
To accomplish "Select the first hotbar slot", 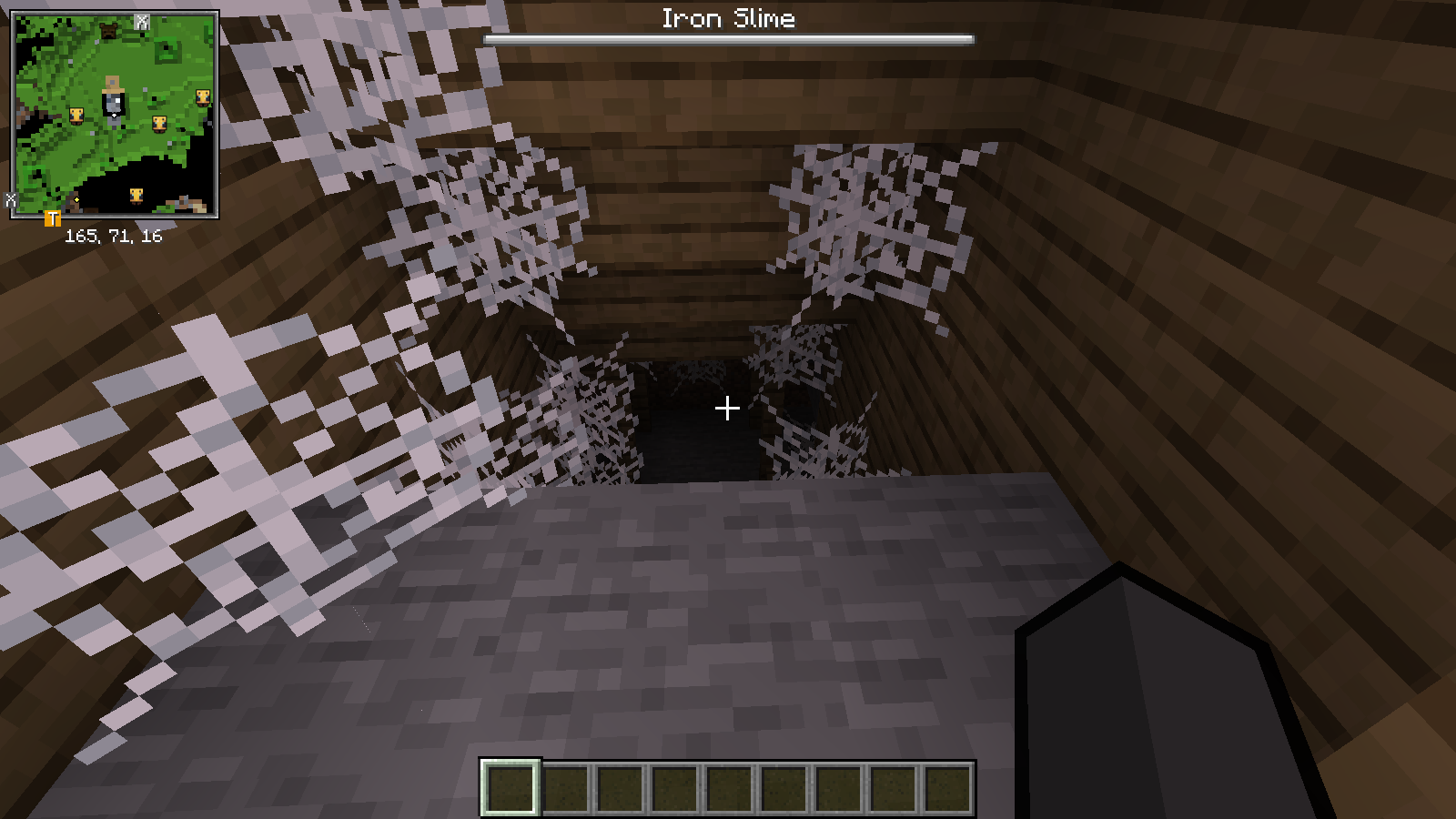I will pyautogui.click(x=511, y=788).
